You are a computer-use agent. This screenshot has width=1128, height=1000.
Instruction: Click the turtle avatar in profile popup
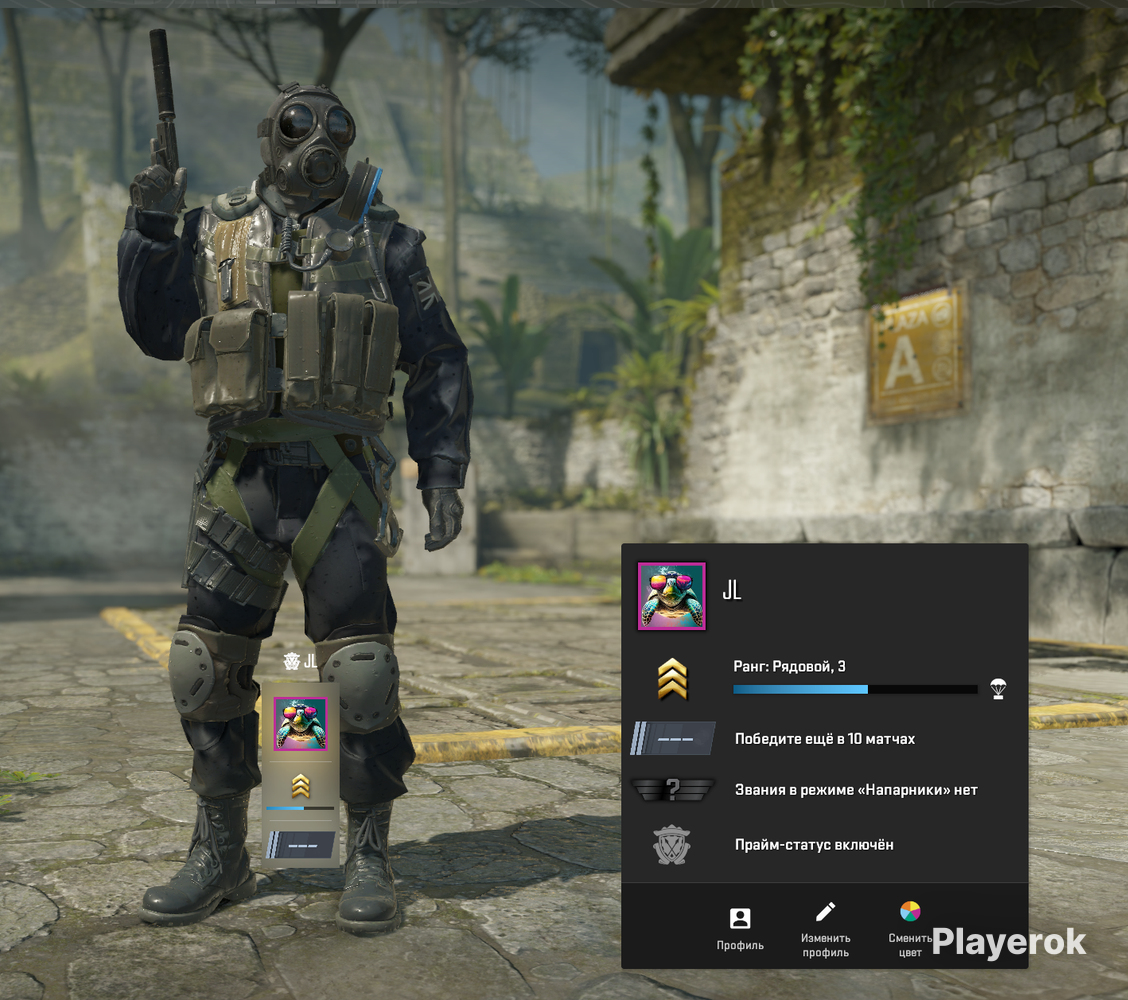672,596
